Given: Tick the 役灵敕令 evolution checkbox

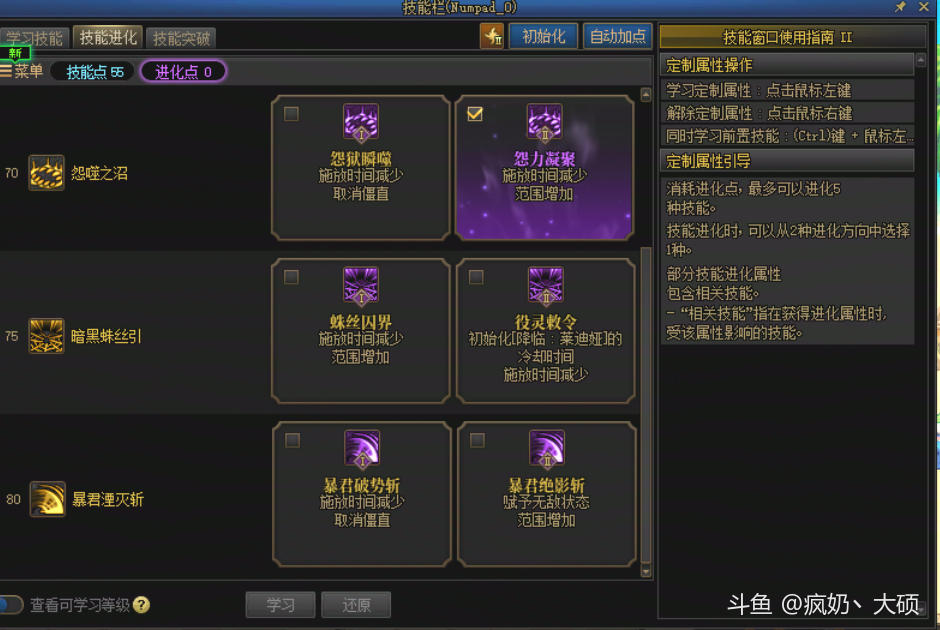Looking at the screenshot, I should pos(476,277).
